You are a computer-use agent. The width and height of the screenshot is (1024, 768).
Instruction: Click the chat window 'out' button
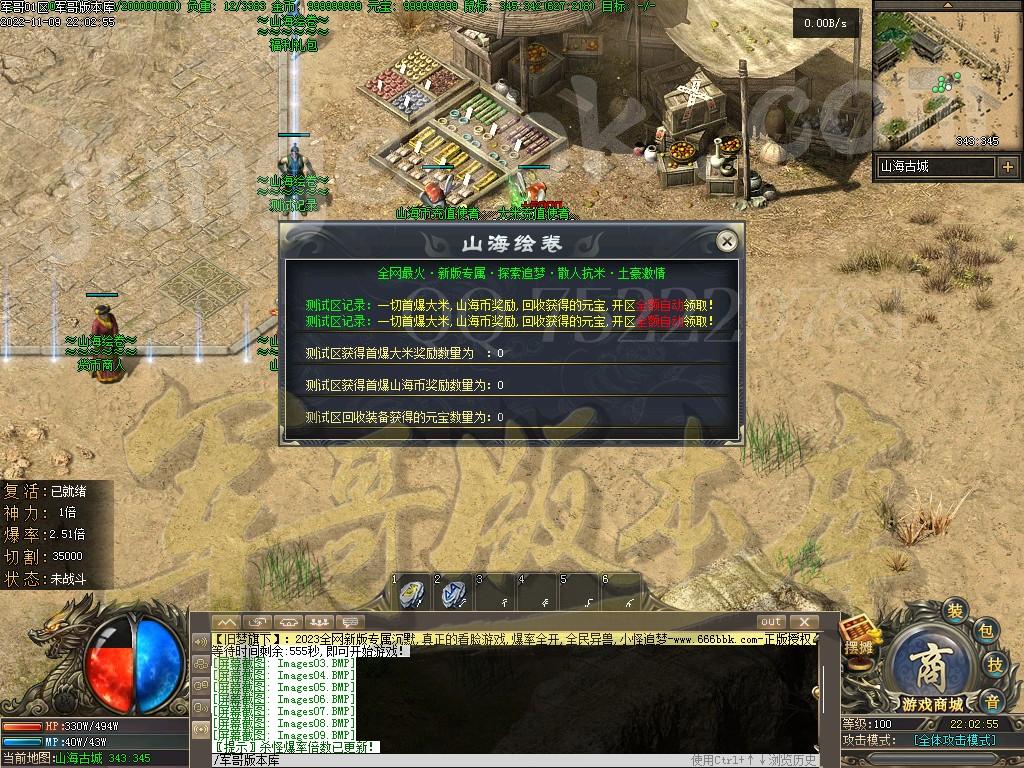(771, 622)
